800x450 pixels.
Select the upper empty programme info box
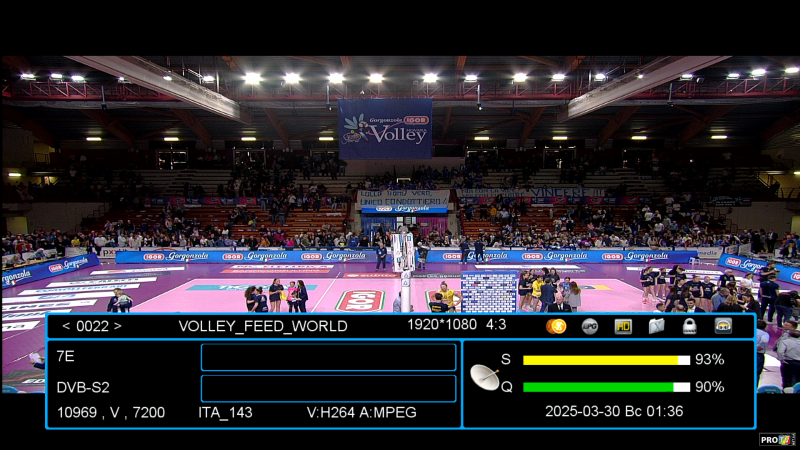click(x=328, y=357)
